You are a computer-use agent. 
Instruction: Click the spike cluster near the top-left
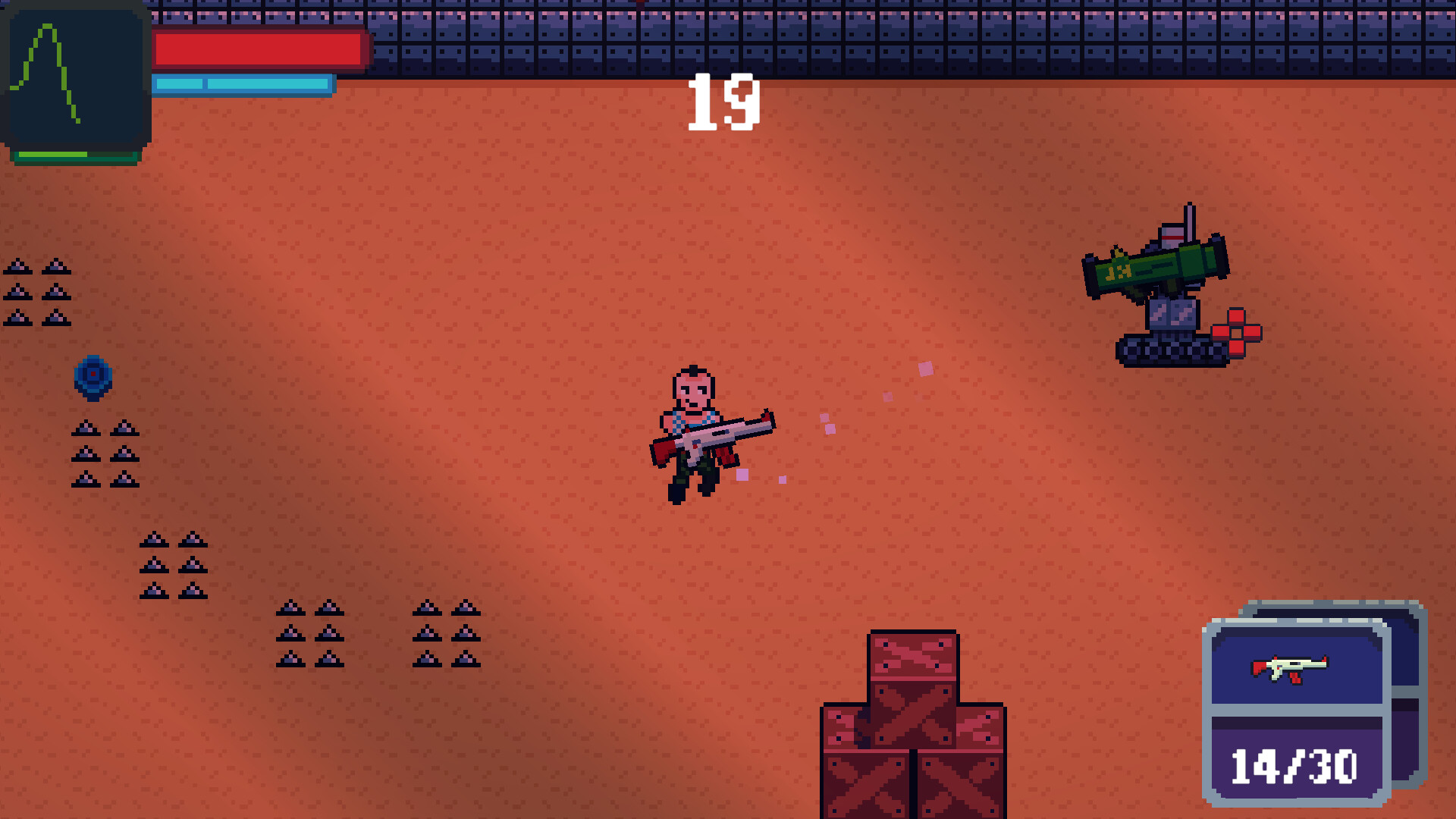tap(38, 292)
